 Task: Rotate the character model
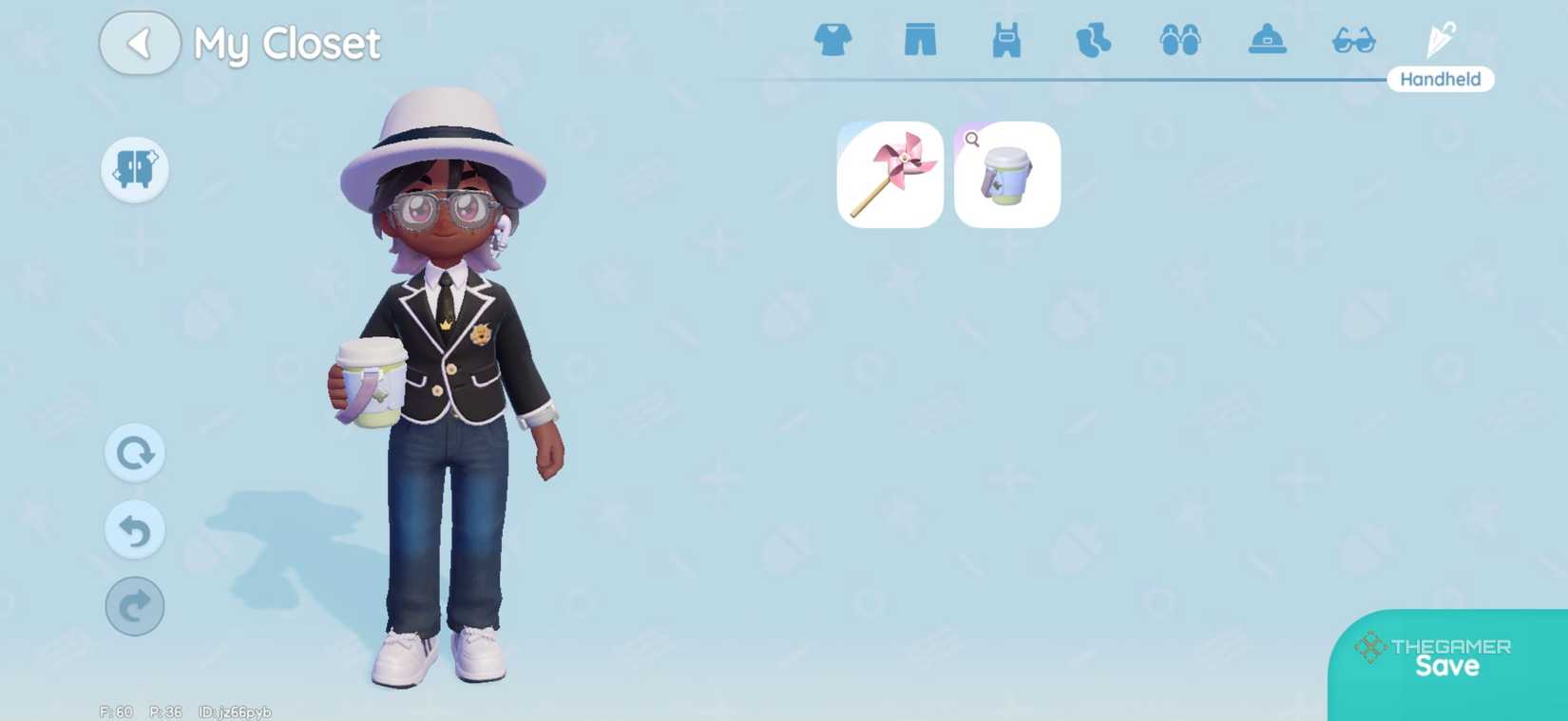coord(134,453)
